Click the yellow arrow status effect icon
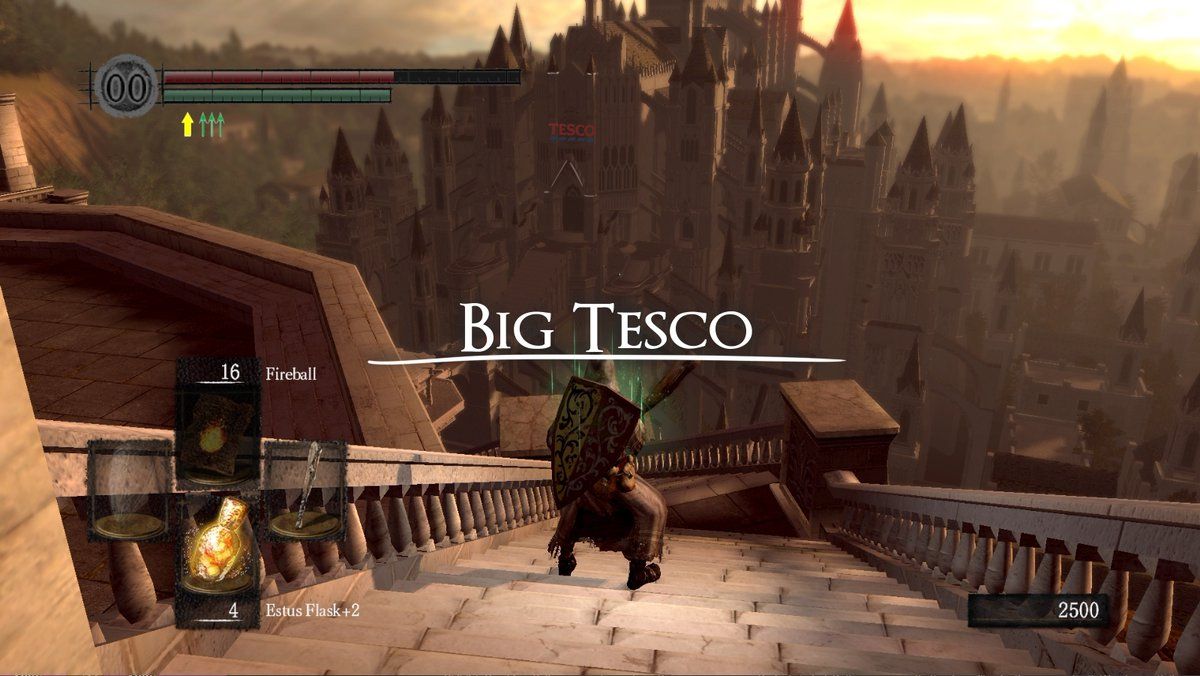The height and width of the screenshot is (676, 1200). 186,124
